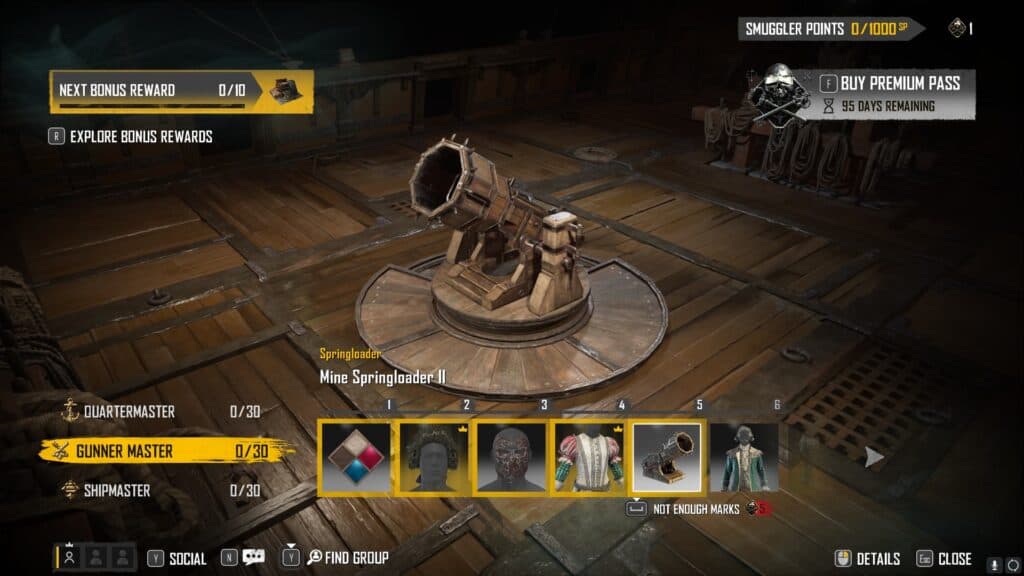The image size is (1024, 576).
Task: Open the Next Bonus Reward panel
Action: (x=181, y=90)
